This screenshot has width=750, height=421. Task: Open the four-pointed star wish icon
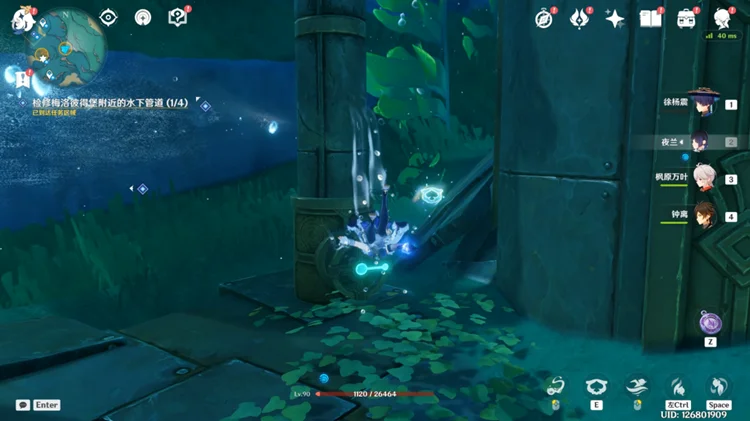[615, 18]
